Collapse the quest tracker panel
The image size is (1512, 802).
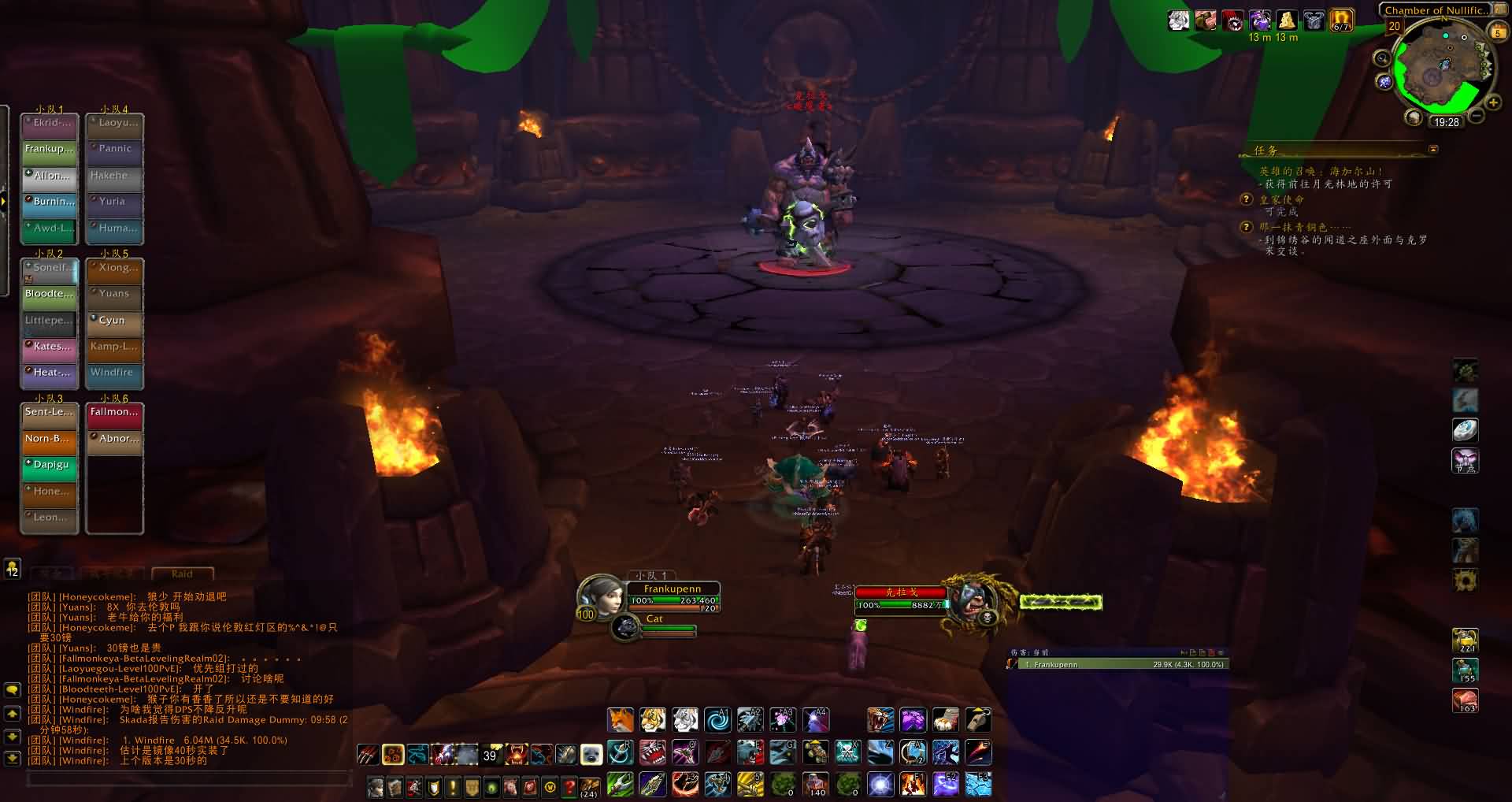point(1433,149)
